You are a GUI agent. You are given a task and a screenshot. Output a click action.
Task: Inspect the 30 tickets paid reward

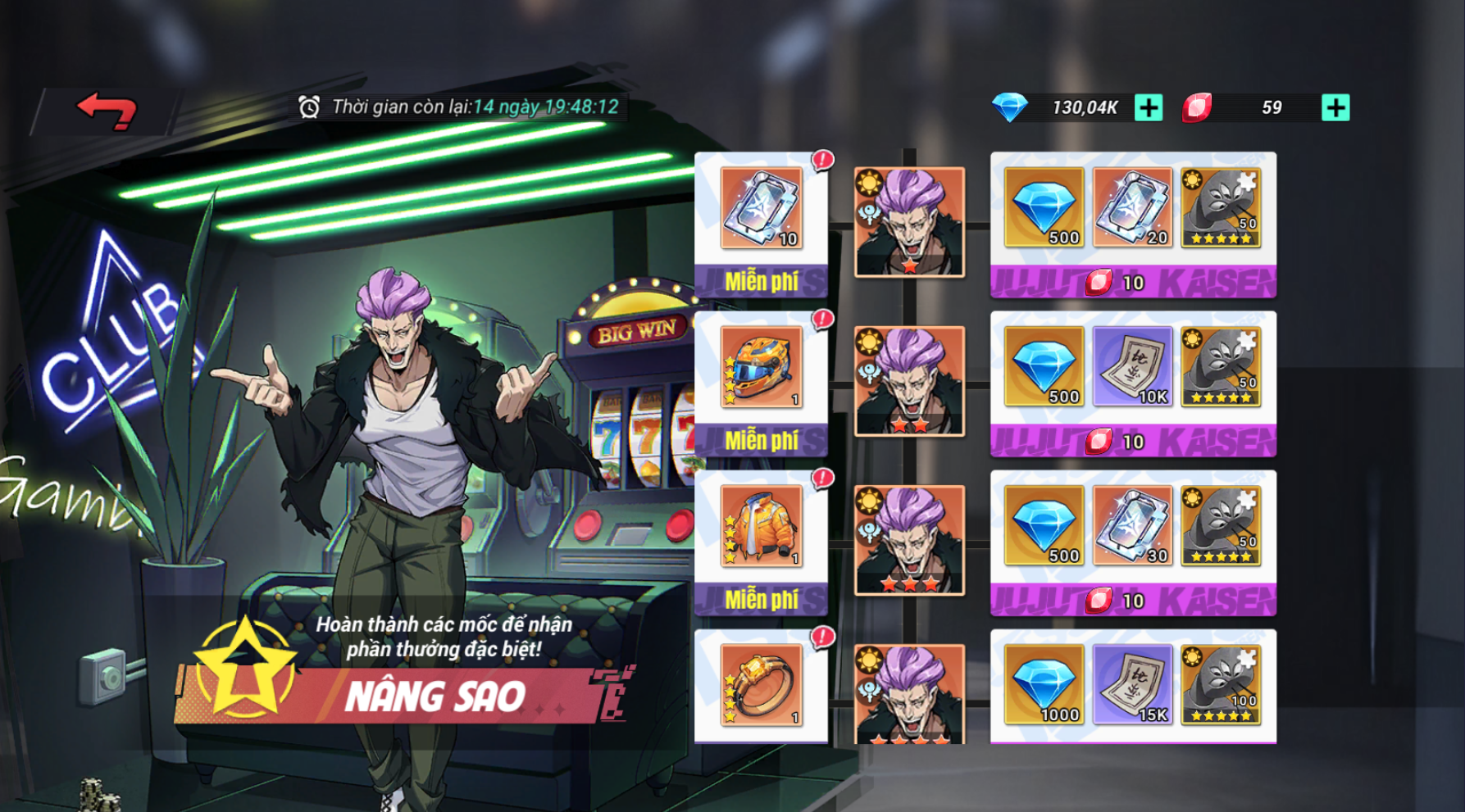click(1132, 526)
